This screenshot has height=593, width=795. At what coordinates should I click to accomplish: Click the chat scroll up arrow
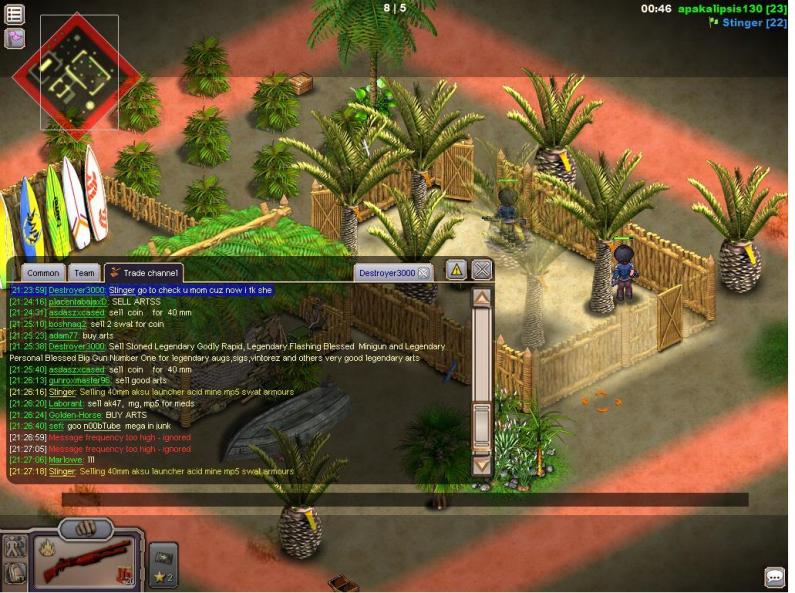(482, 297)
